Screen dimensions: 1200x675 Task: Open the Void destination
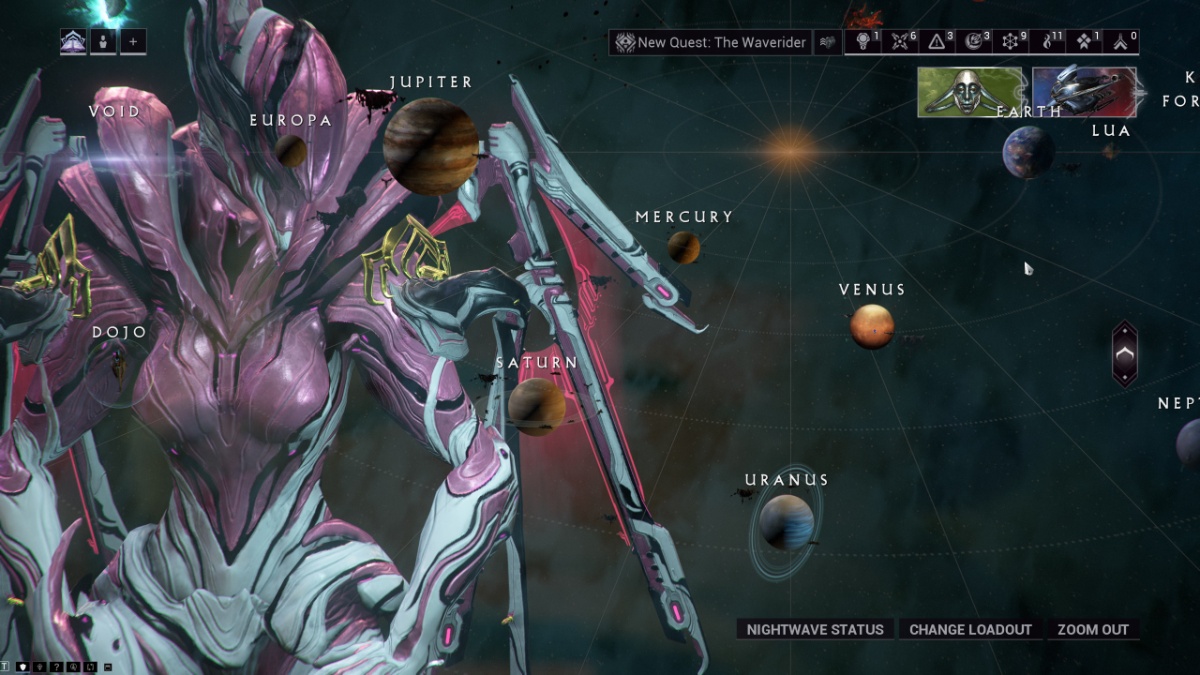coord(115,112)
